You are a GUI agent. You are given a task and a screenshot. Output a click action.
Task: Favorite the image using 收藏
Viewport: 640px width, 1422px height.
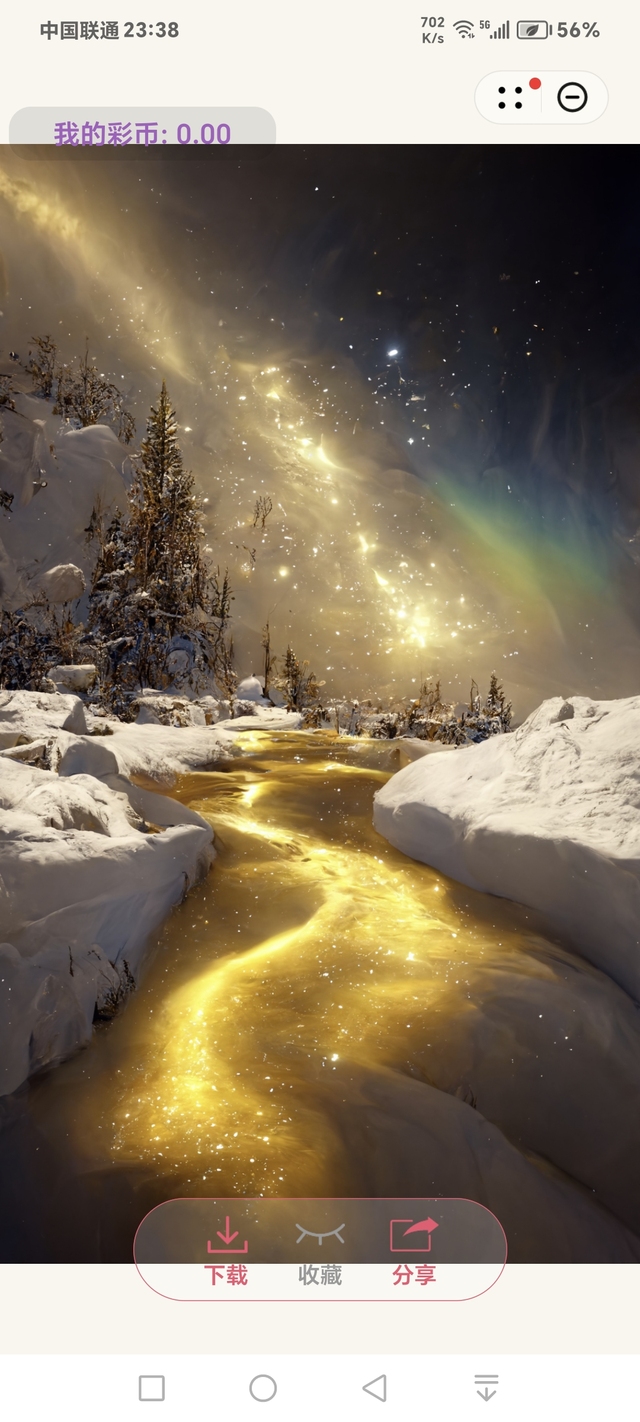pyautogui.click(x=320, y=1250)
